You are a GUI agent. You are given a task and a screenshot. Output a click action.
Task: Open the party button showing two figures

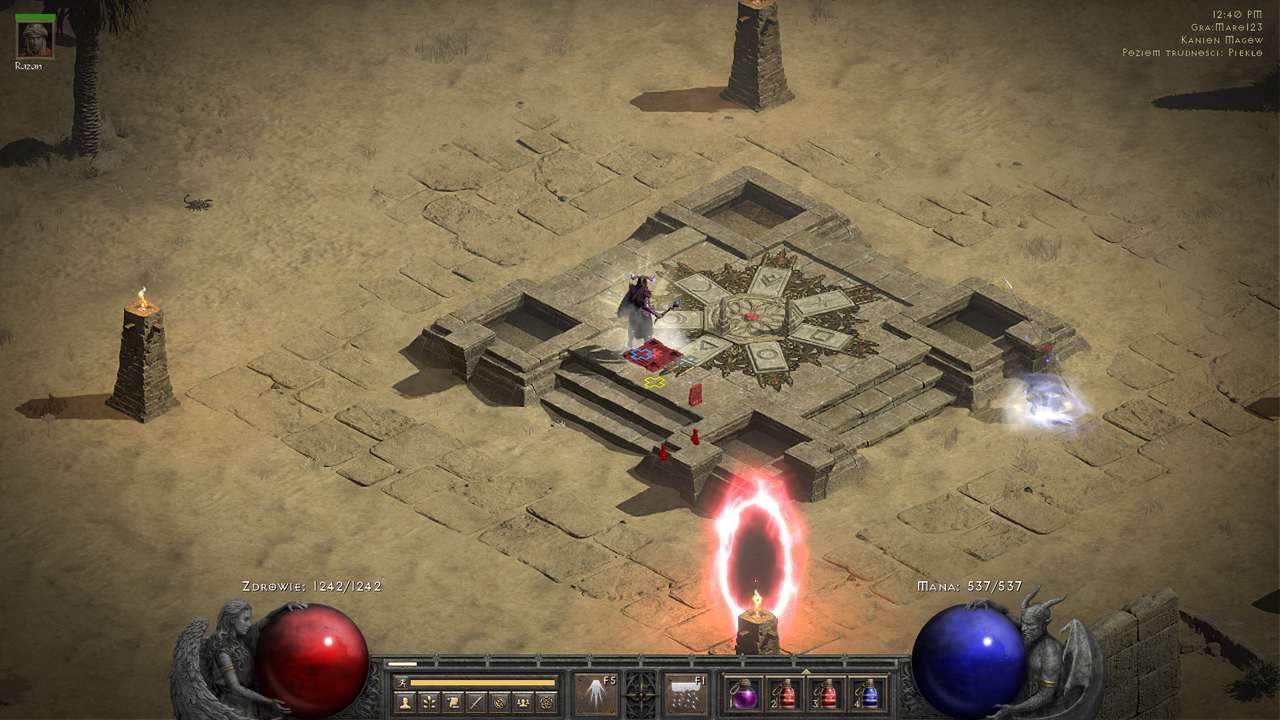point(523,702)
